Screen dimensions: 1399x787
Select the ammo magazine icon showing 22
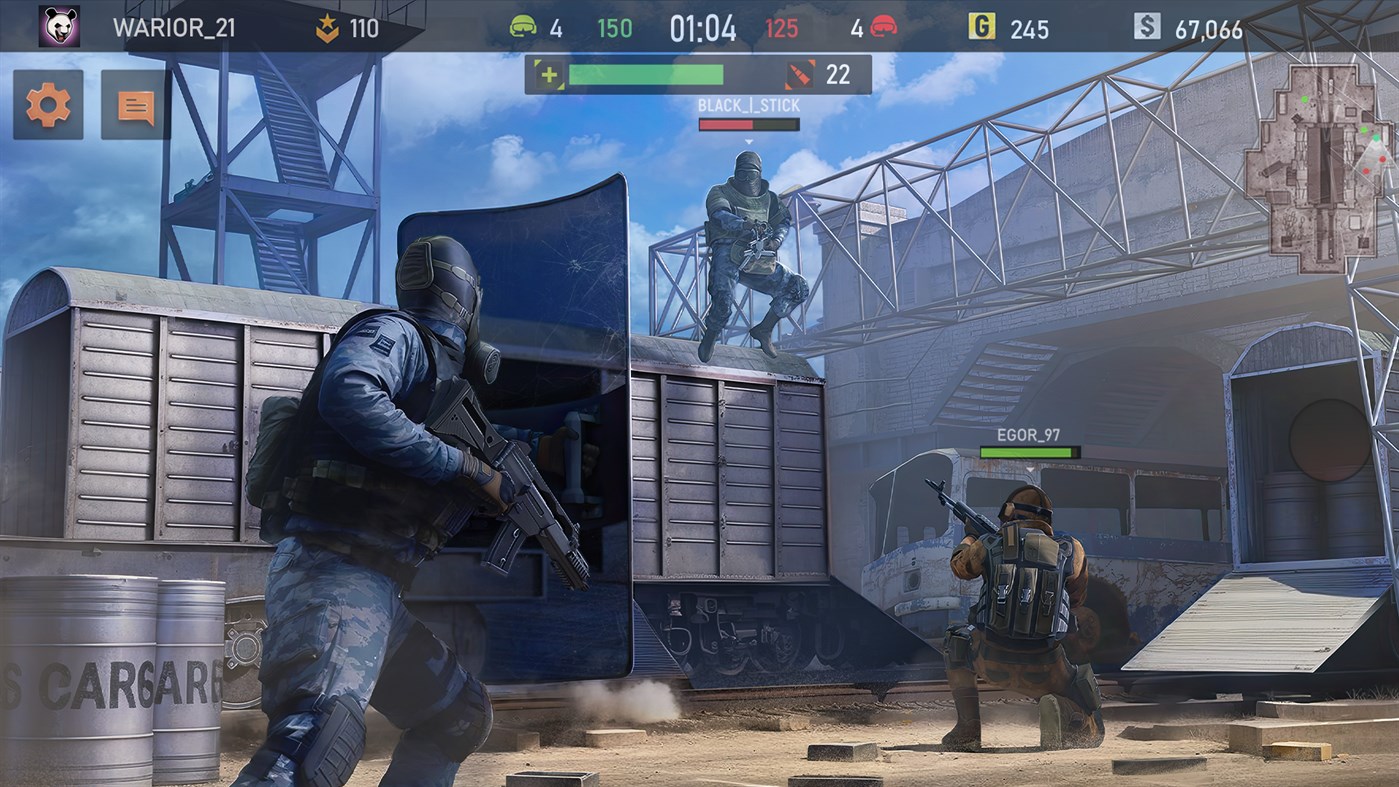point(798,73)
